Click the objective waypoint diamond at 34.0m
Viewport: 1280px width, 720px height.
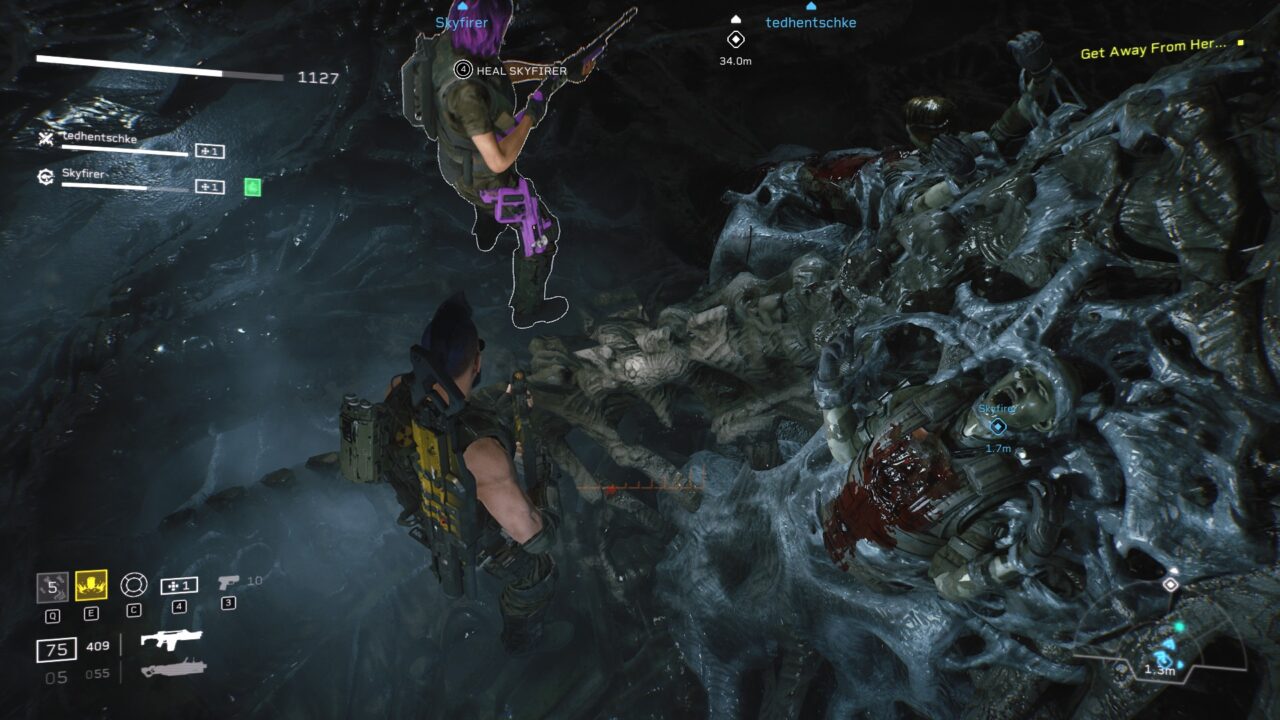point(736,40)
